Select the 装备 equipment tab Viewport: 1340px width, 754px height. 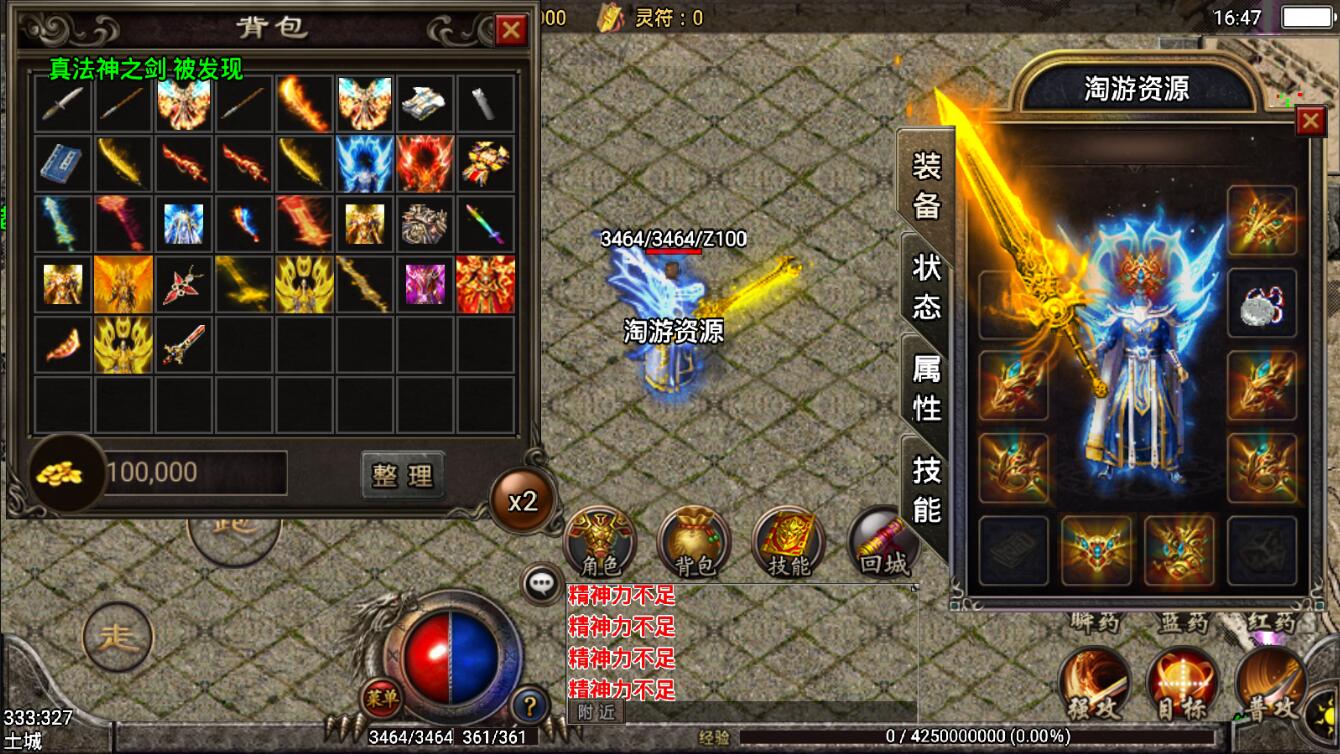926,185
